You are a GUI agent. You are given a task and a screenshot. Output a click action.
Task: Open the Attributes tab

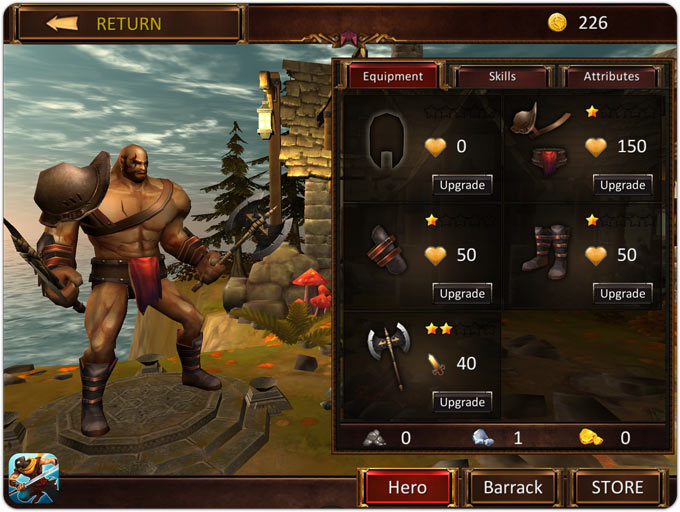pyautogui.click(x=611, y=76)
